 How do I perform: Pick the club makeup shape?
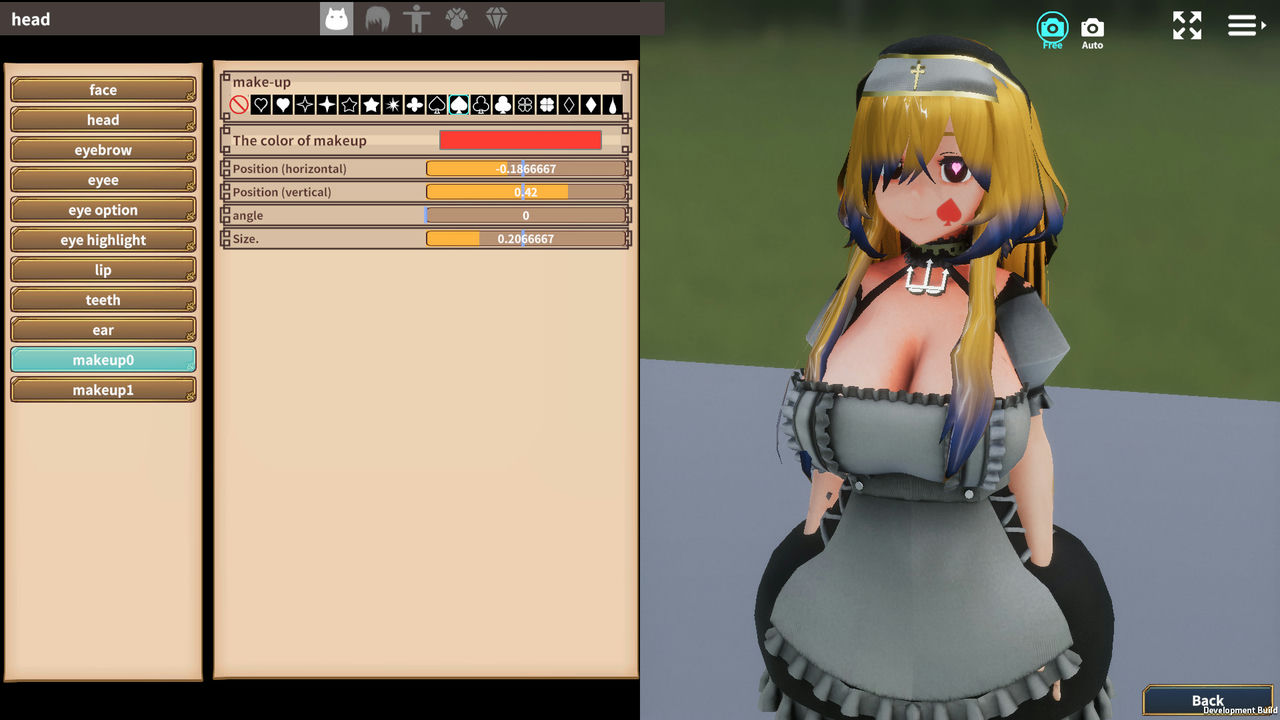tap(502, 103)
